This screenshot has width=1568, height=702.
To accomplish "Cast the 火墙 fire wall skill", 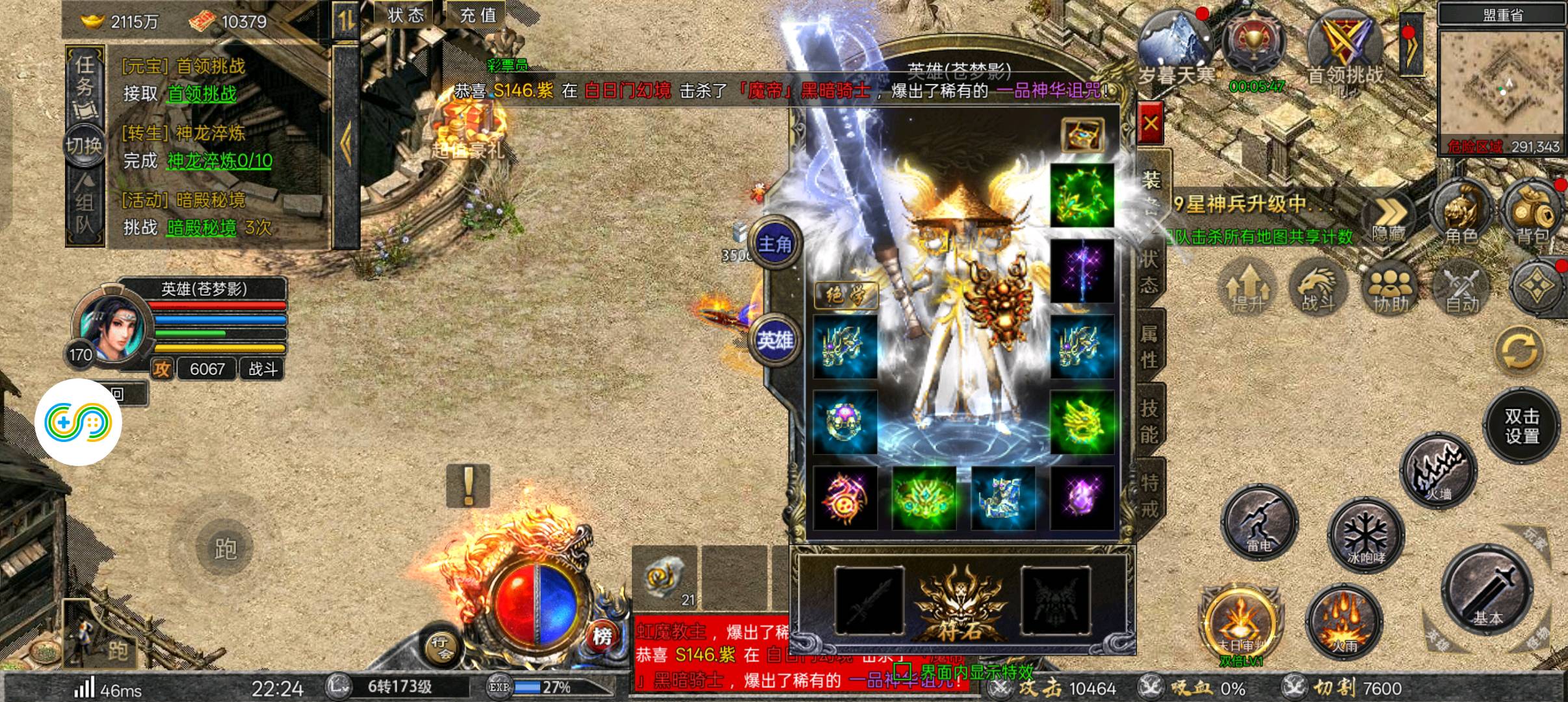I will tap(1439, 470).
